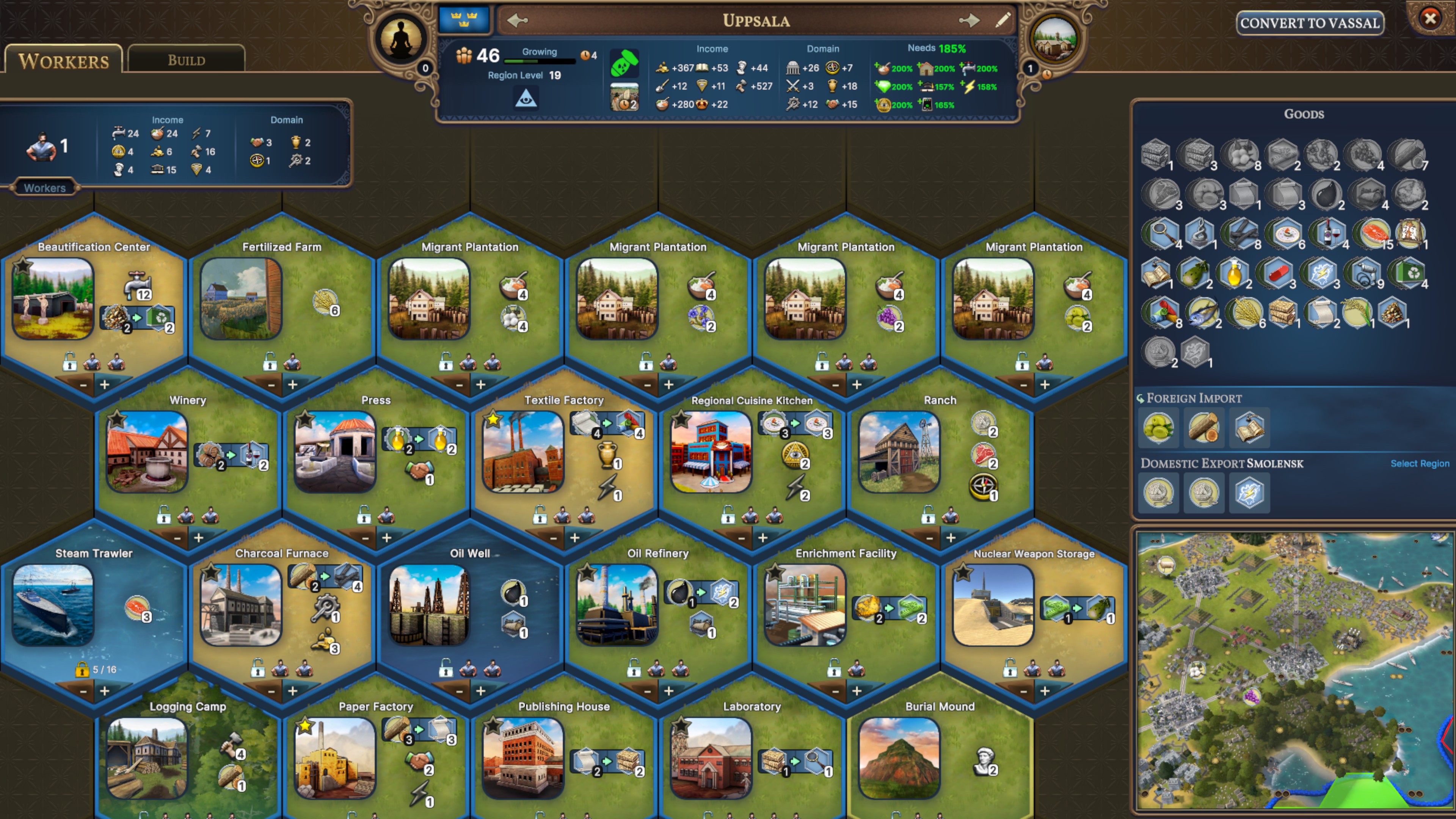The width and height of the screenshot is (1456, 819).
Task: Open the Workers tab
Action: [63, 60]
